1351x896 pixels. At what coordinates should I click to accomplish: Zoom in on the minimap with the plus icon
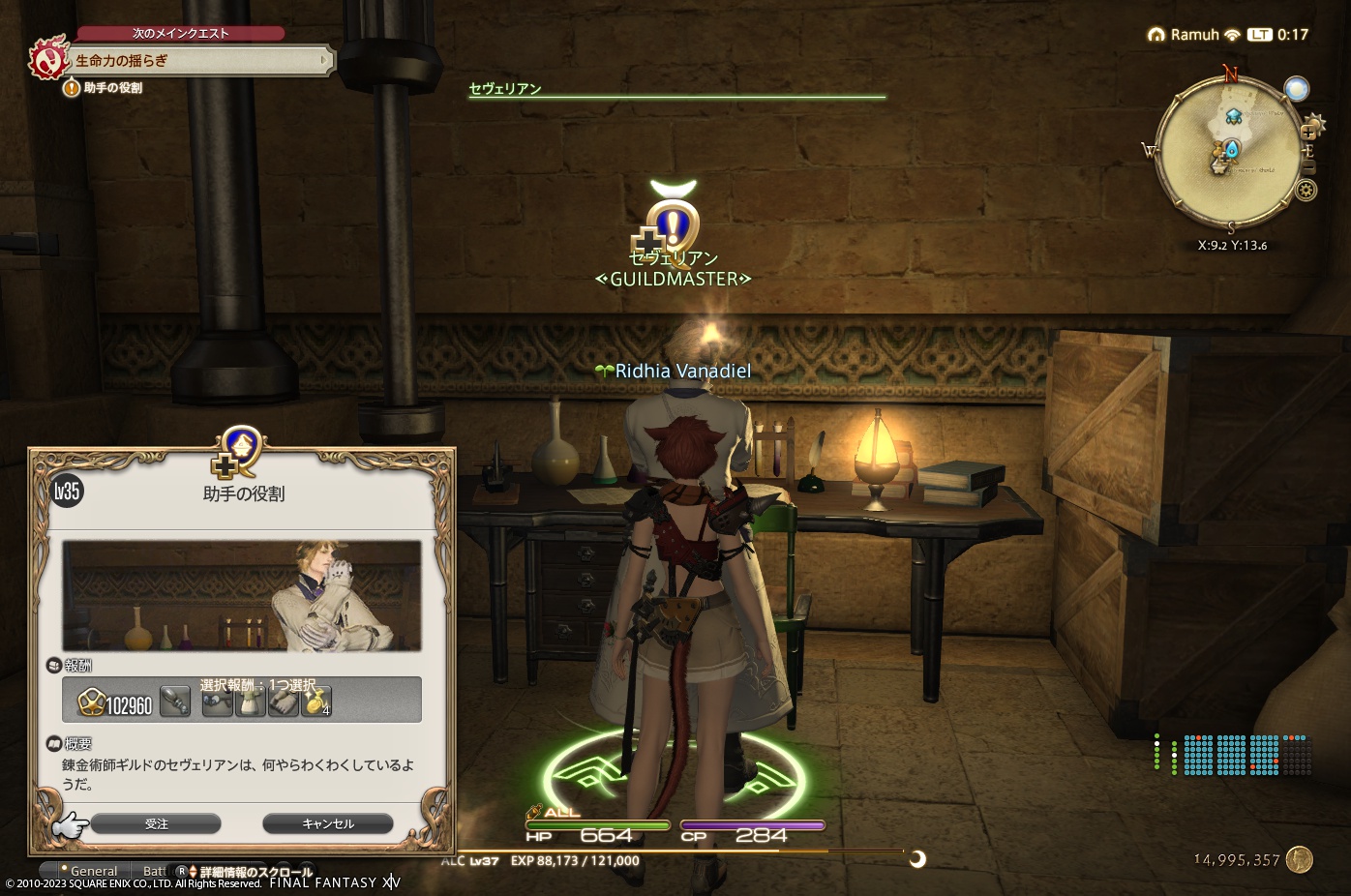[x=1309, y=132]
